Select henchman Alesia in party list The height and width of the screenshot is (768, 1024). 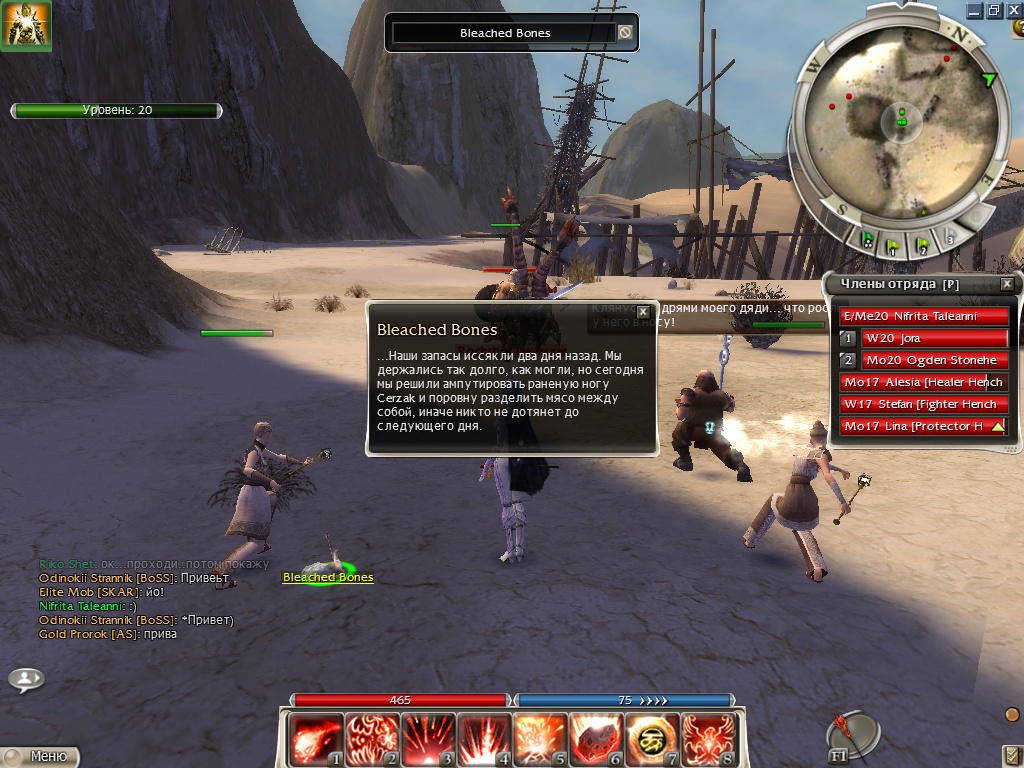[x=923, y=382]
